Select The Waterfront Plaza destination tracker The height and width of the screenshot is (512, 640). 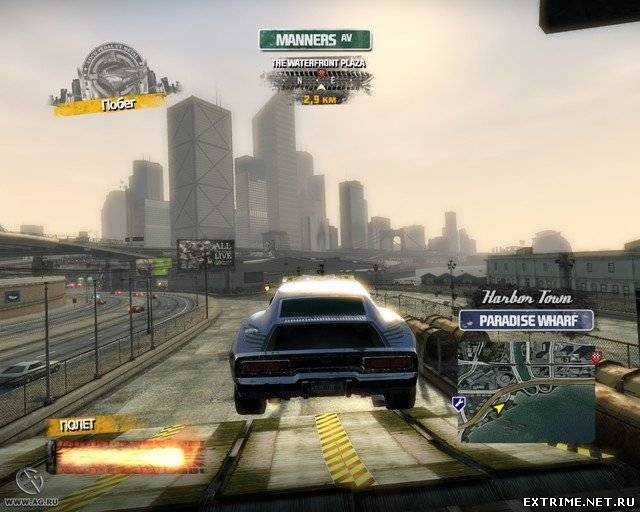coord(319,80)
